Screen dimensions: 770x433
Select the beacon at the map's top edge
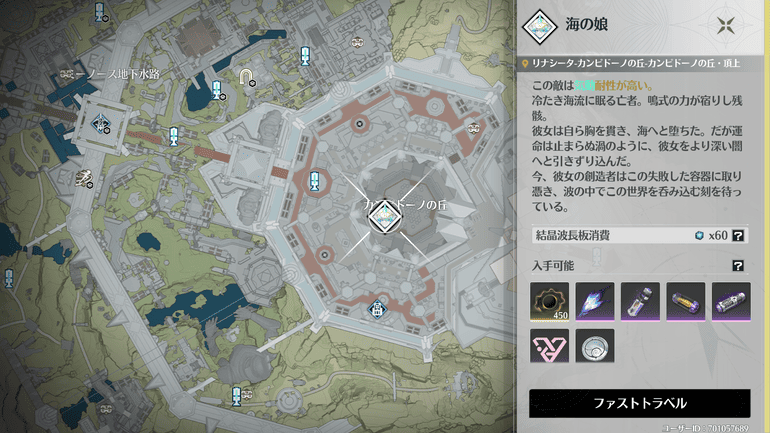pyautogui.click(x=100, y=12)
